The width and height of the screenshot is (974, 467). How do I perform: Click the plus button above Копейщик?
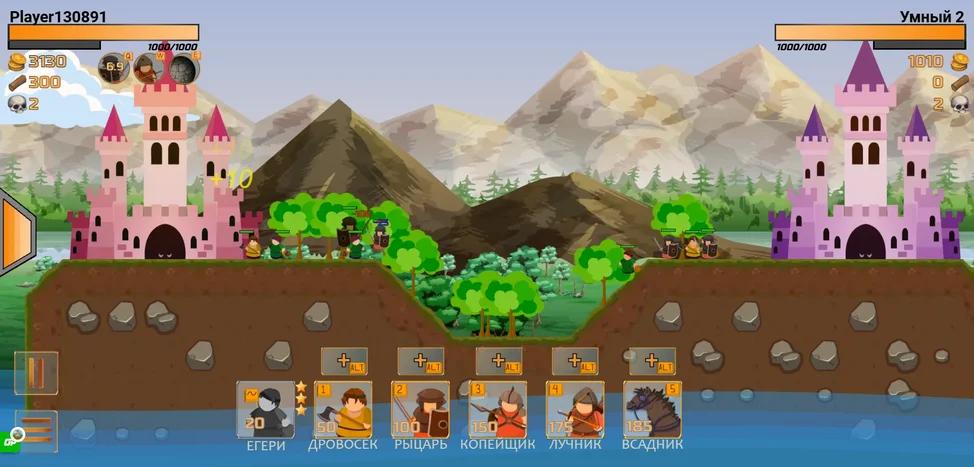498,361
